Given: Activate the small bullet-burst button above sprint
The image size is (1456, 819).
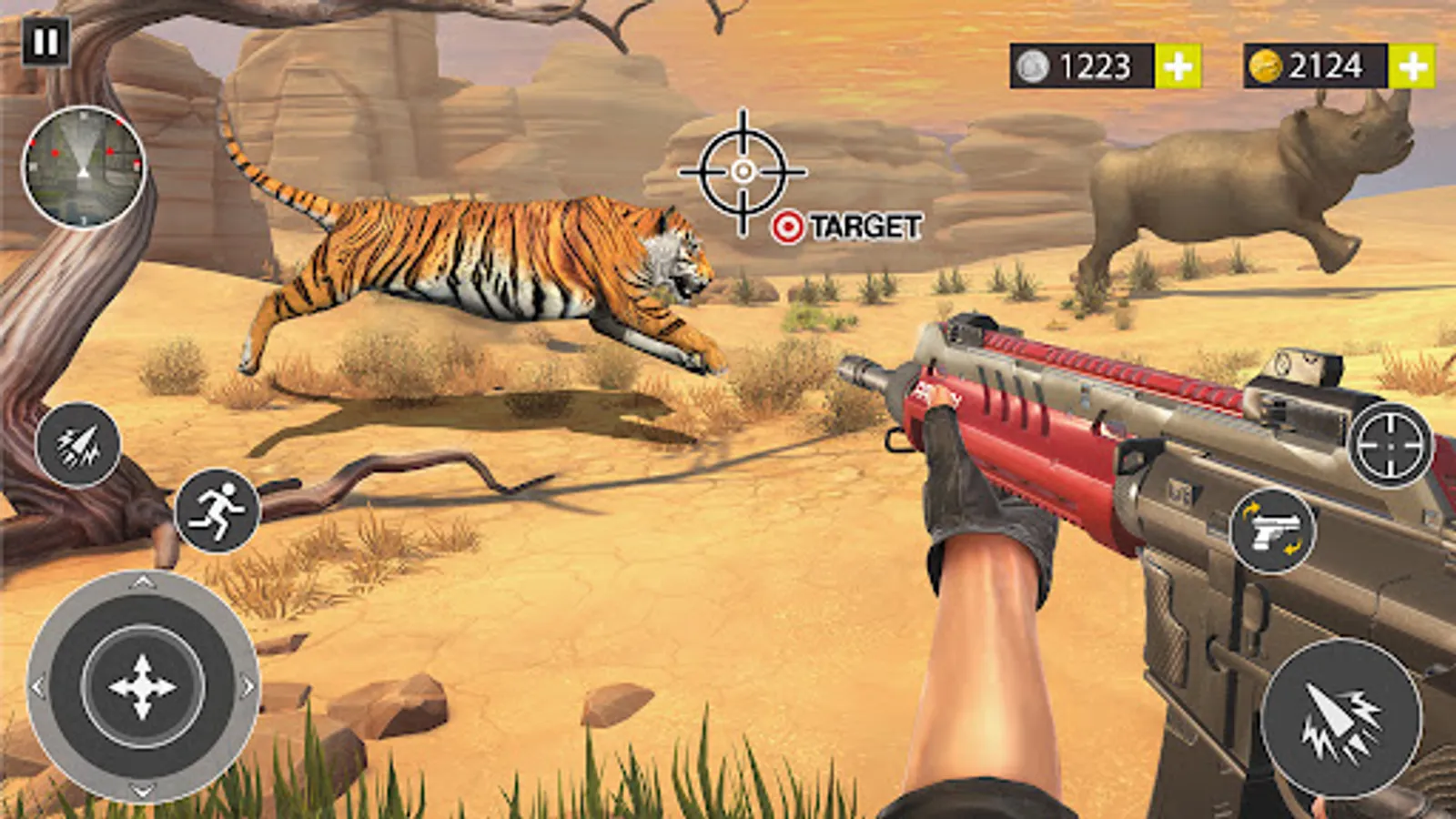Looking at the screenshot, I should coord(78,445).
